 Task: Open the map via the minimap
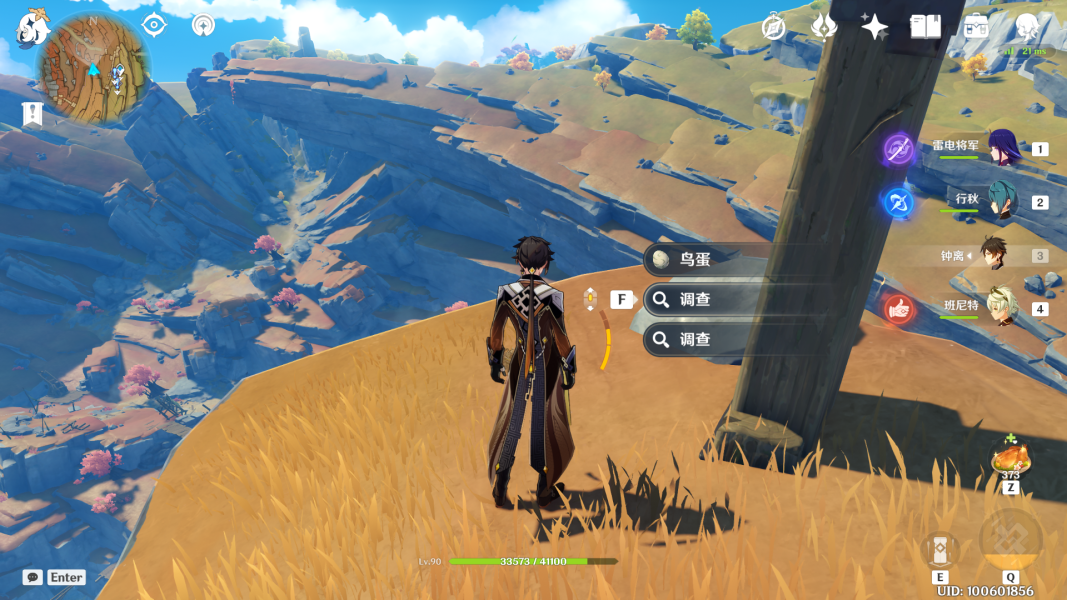tap(93, 67)
